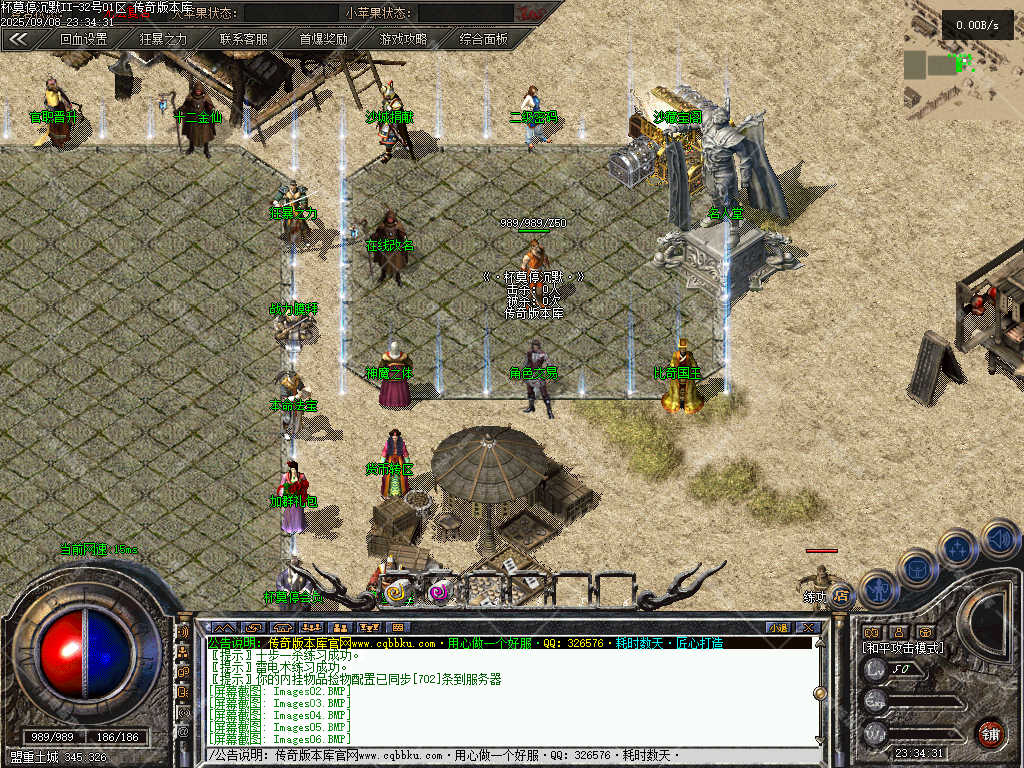Click the minimap in the corner
The image size is (1024, 768).
pyautogui.click(x=962, y=60)
